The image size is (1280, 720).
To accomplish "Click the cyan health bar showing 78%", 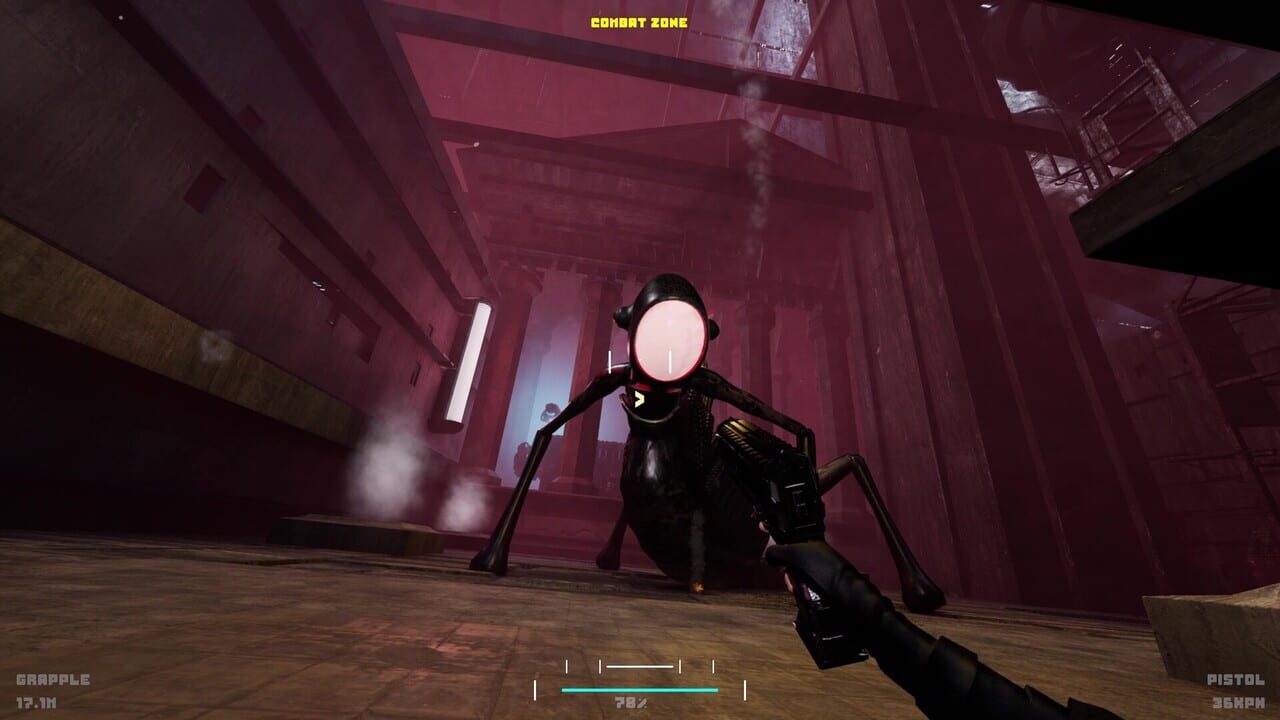I will [x=638, y=690].
